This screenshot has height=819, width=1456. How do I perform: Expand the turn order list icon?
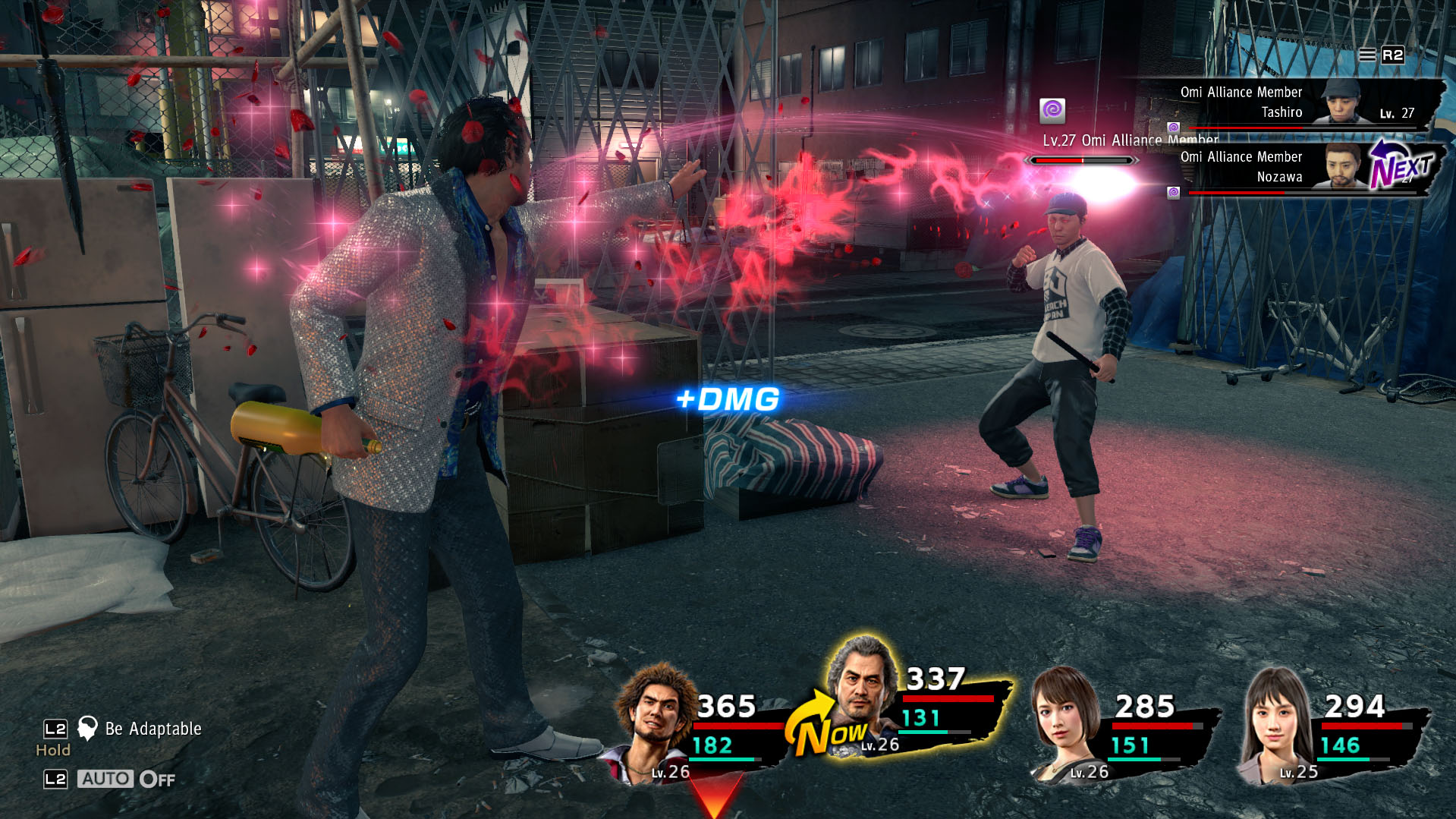click(1366, 55)
